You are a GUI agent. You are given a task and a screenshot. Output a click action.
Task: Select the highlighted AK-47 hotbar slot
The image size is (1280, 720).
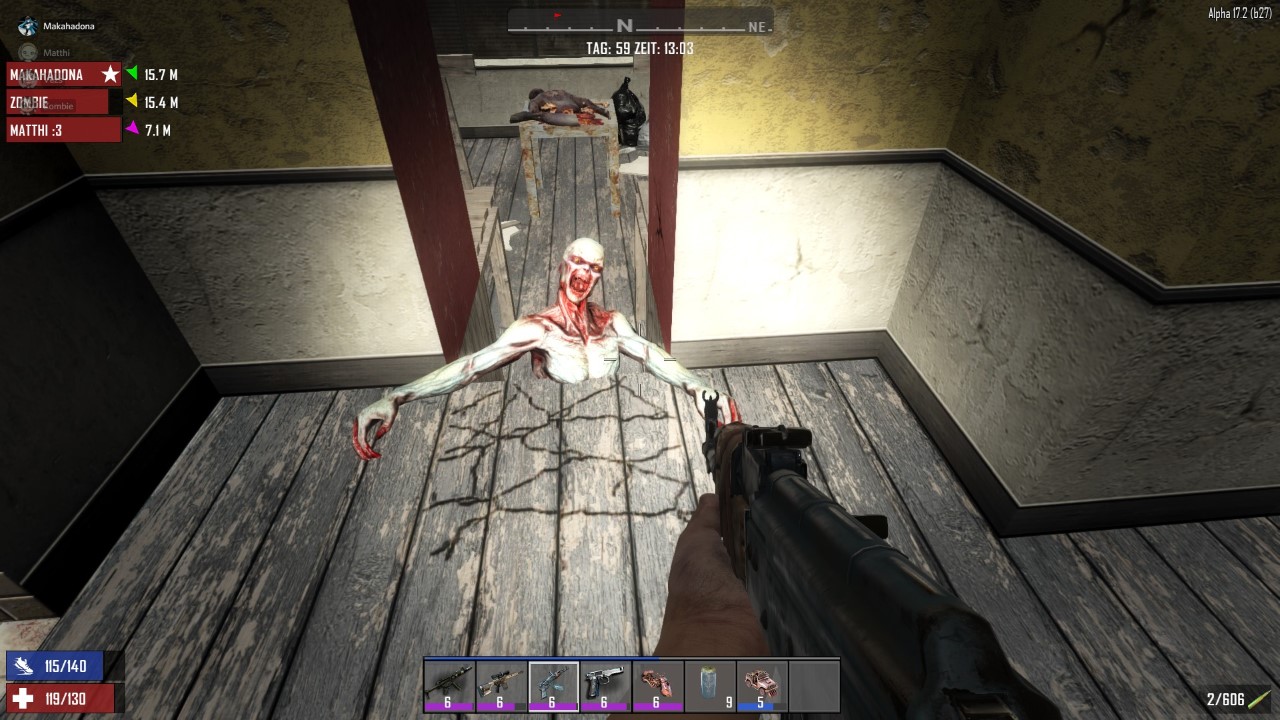tap(553, 685)
